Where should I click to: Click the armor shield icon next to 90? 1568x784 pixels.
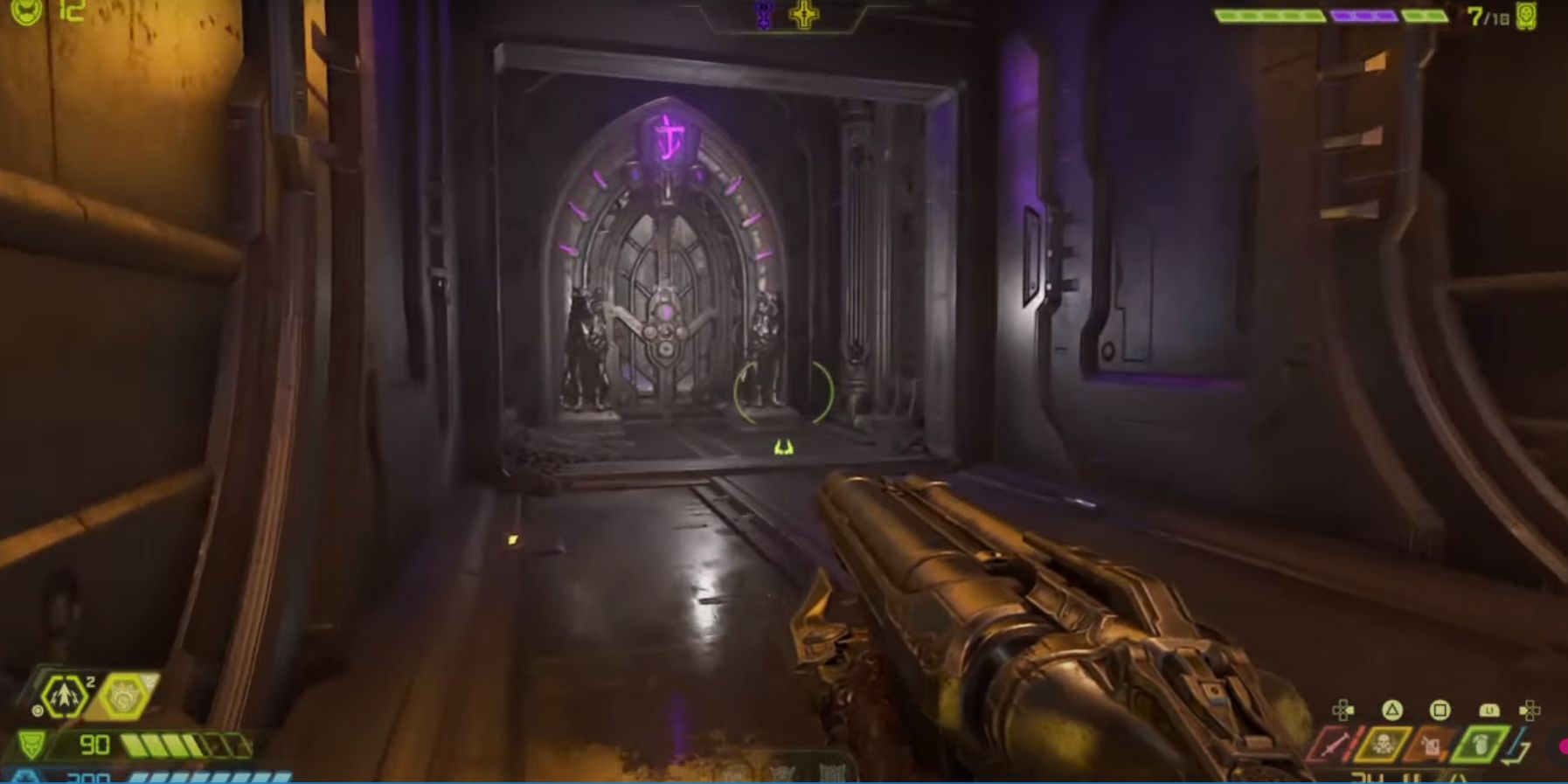click(x=31, y=744)
